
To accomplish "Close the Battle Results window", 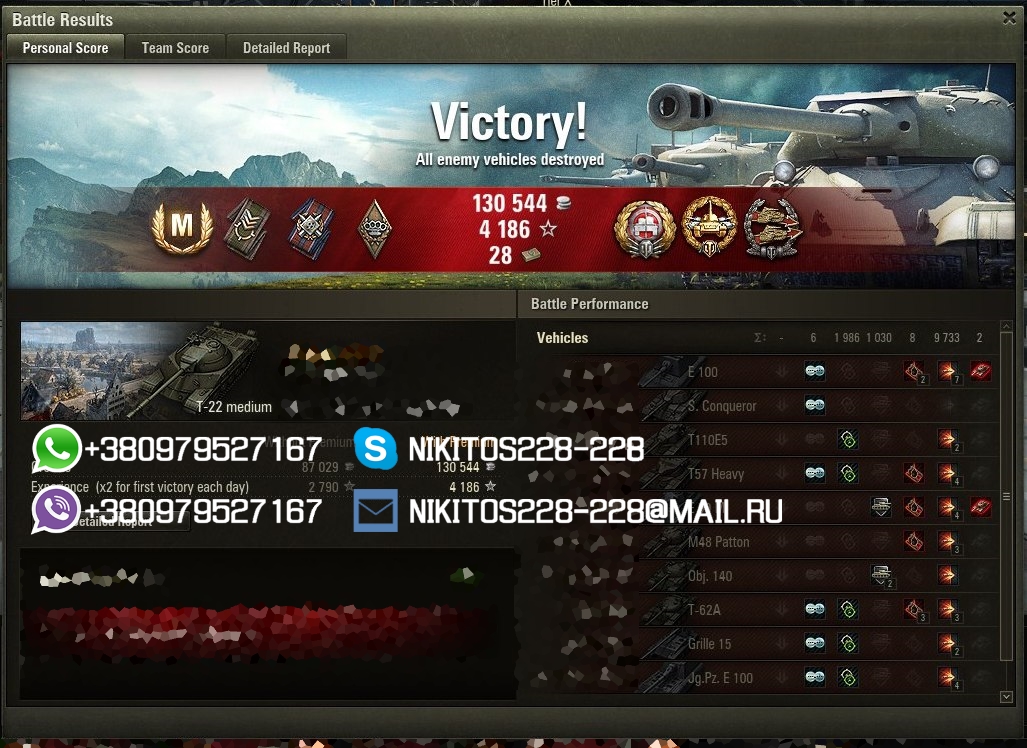I will coord(1009,17).
